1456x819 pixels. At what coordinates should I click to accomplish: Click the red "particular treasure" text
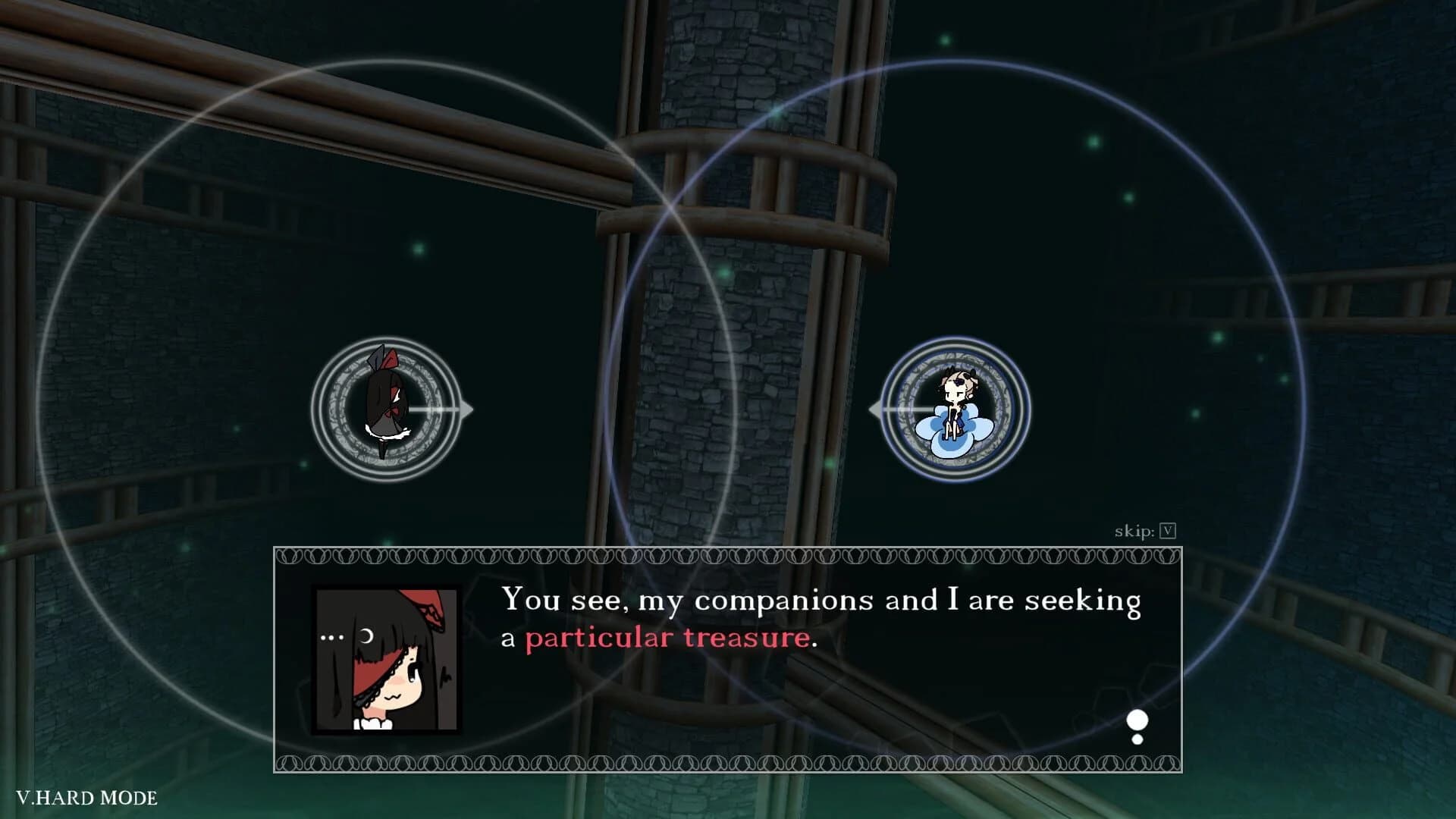tap(666, 637)
